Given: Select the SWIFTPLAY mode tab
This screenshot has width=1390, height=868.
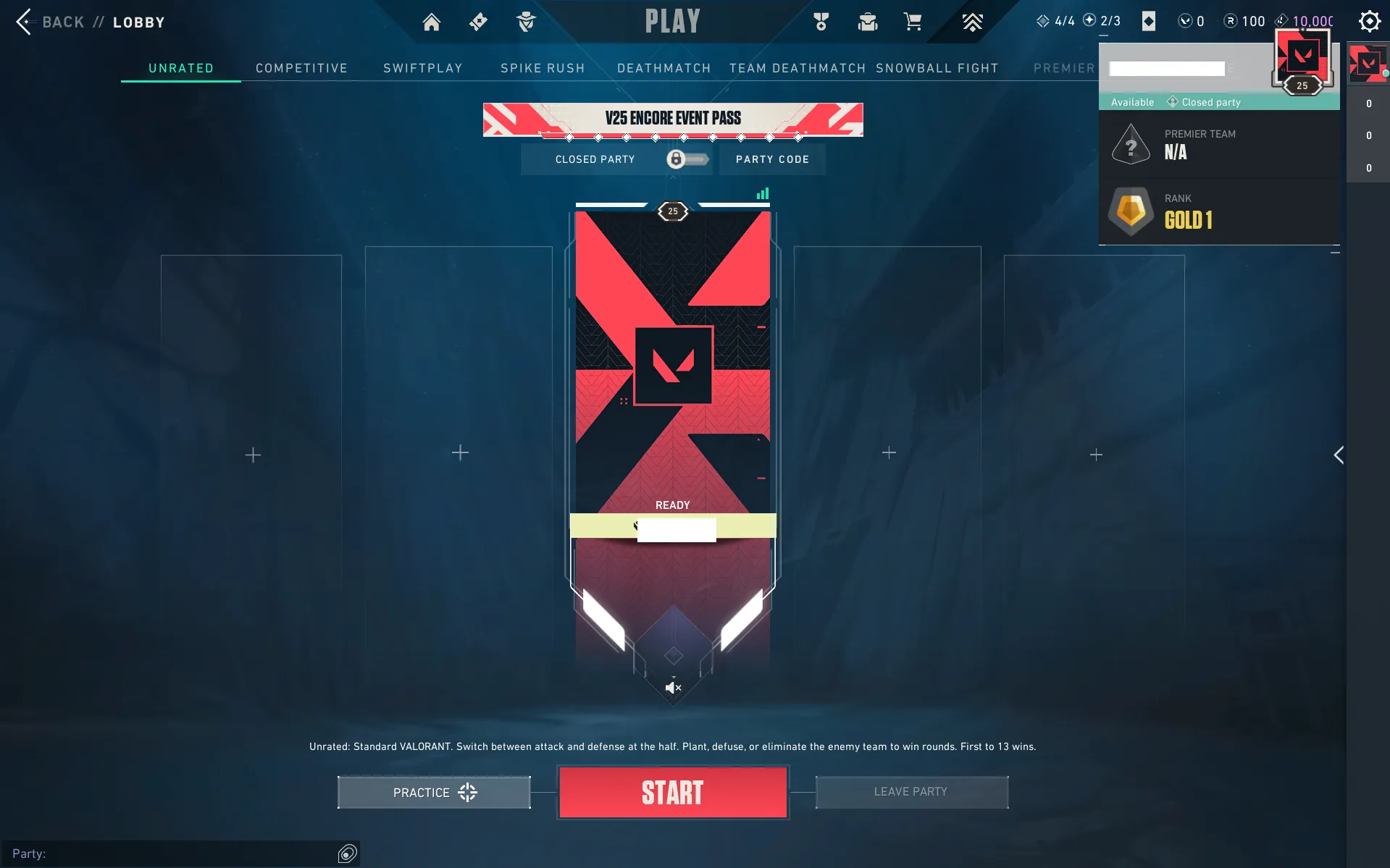Looking at the screenshot, I should click(x=422, y=68).
